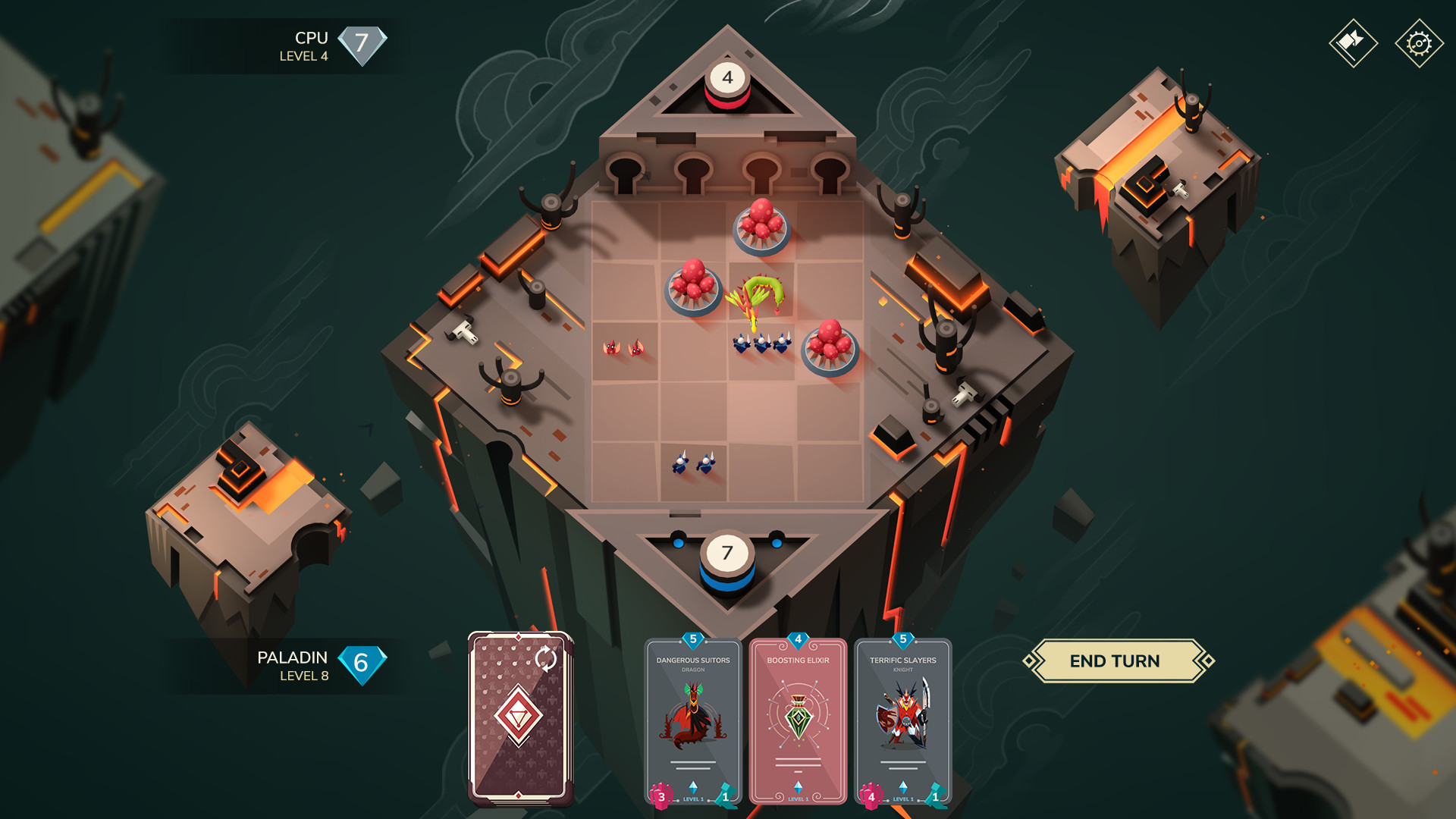Click the teal movement icon on Terrific Slayers
This screenshot has width=1456, height=819.
point(934,796)
